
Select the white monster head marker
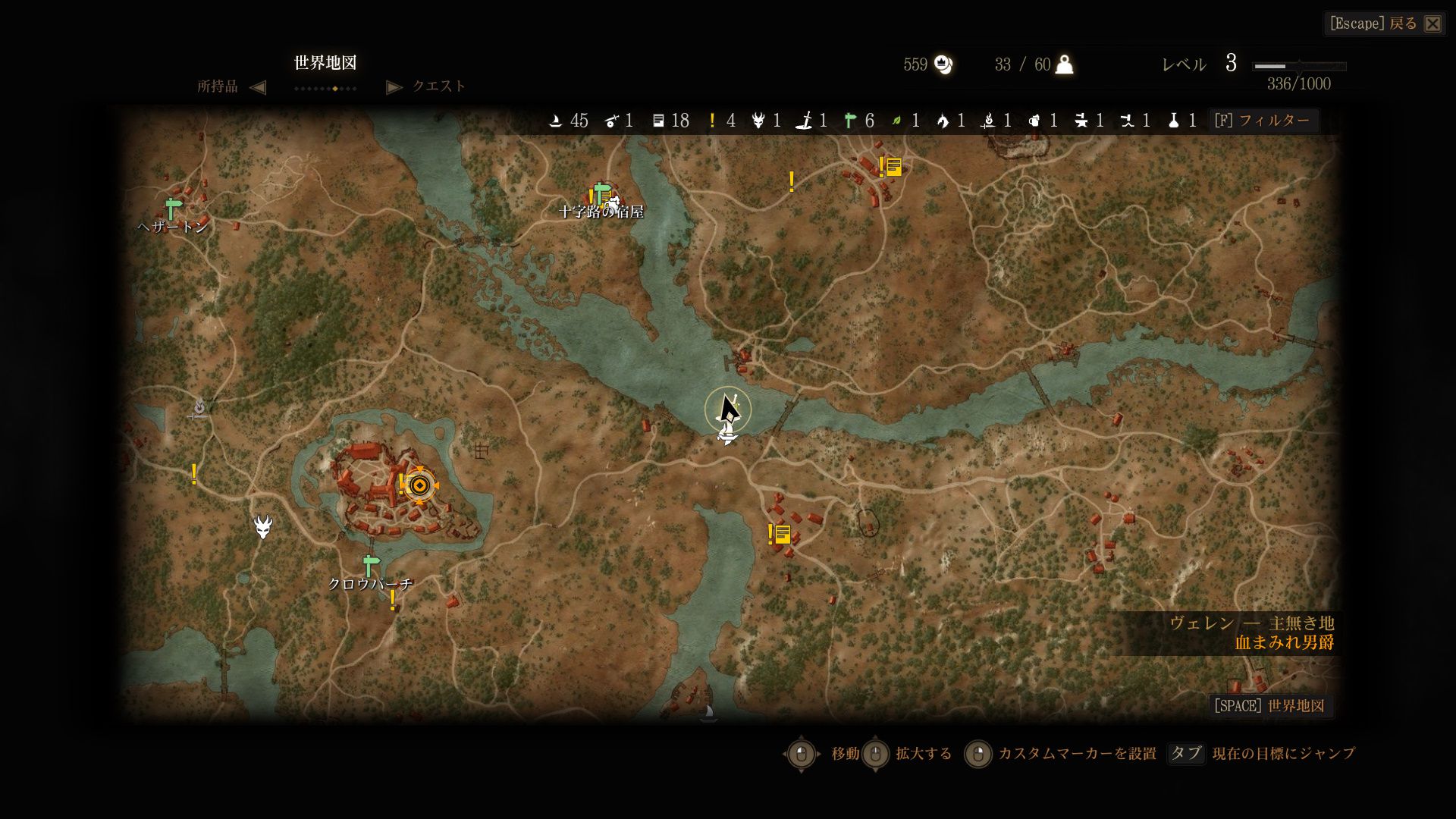click(263, 526)
